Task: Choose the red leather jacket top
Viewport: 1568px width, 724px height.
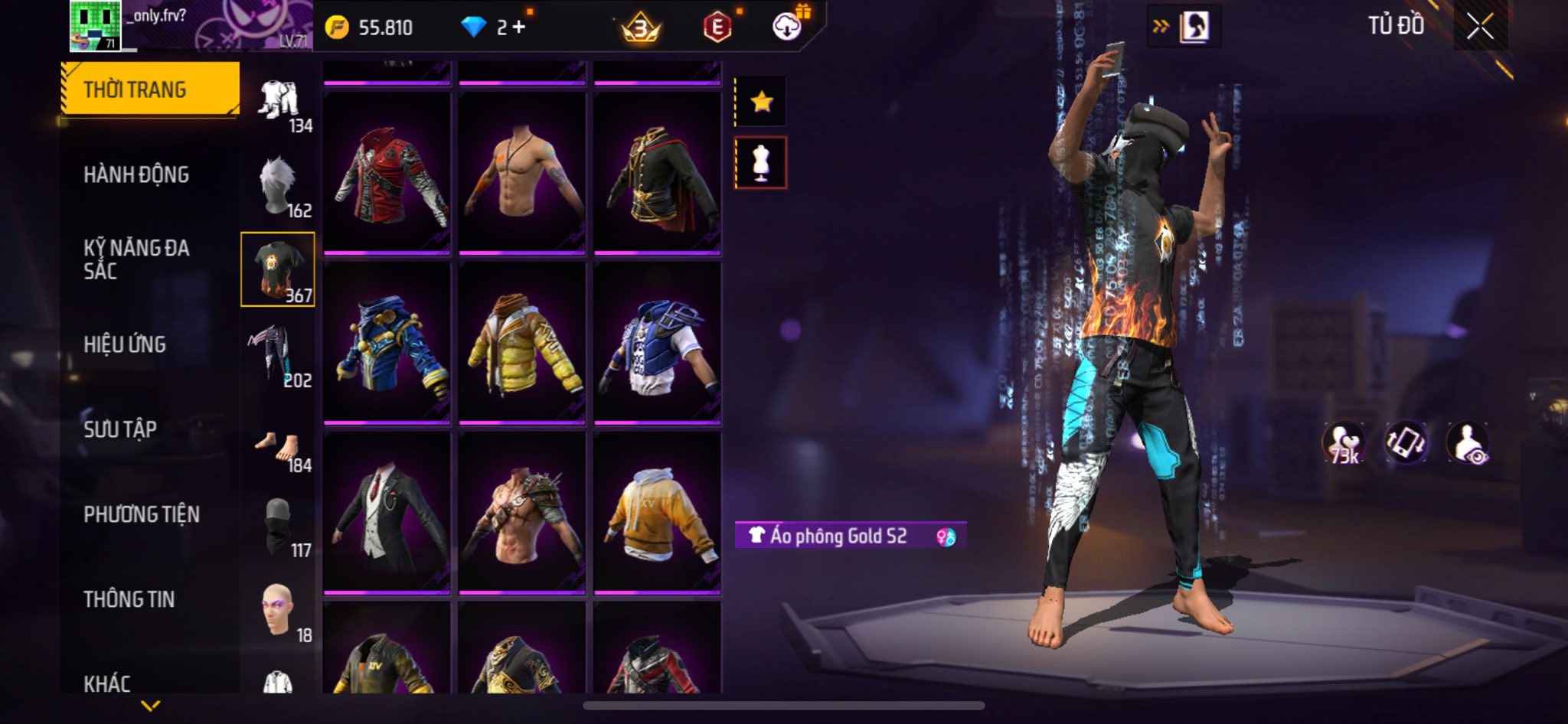Action: pyautogui.click(x=387, y=174)
